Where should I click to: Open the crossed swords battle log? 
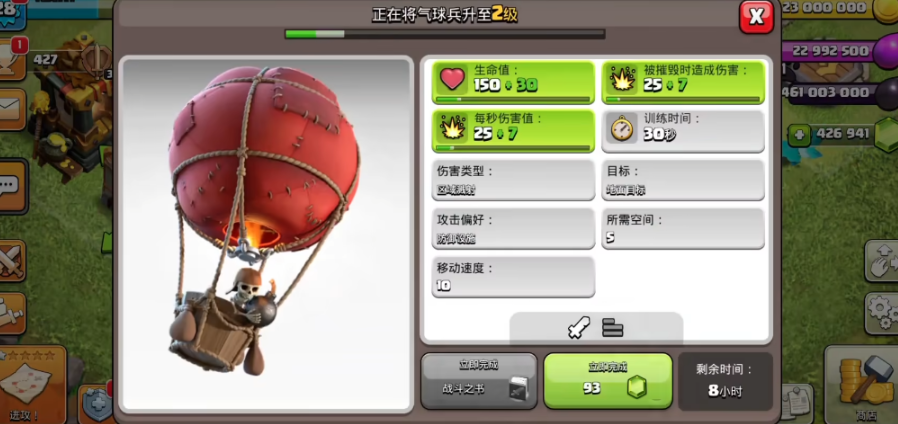(x=12, y=261)
